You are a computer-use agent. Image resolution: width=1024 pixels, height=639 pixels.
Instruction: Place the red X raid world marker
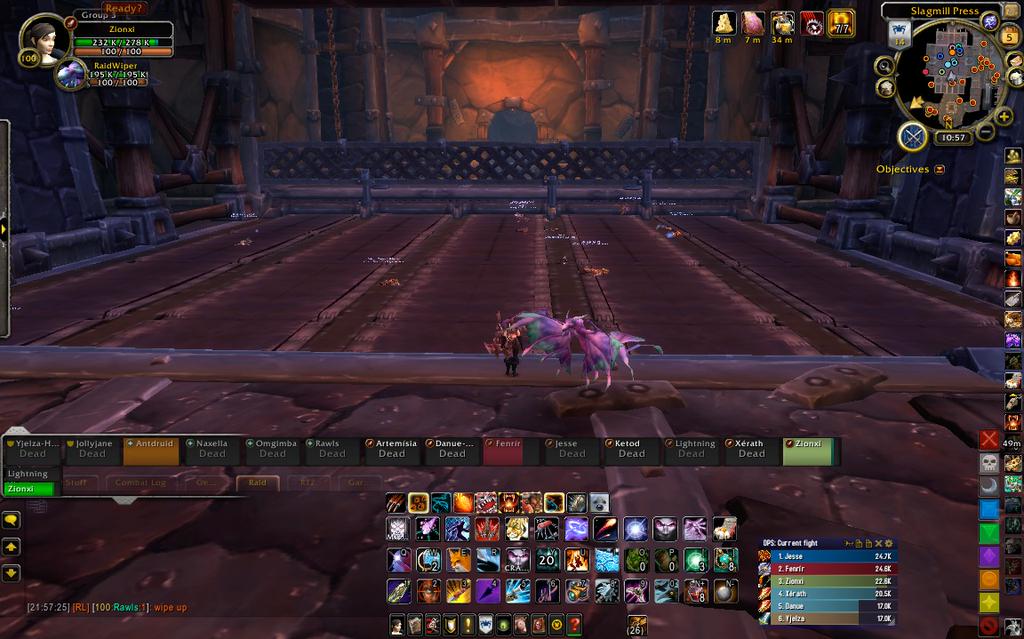click(989, 440)
